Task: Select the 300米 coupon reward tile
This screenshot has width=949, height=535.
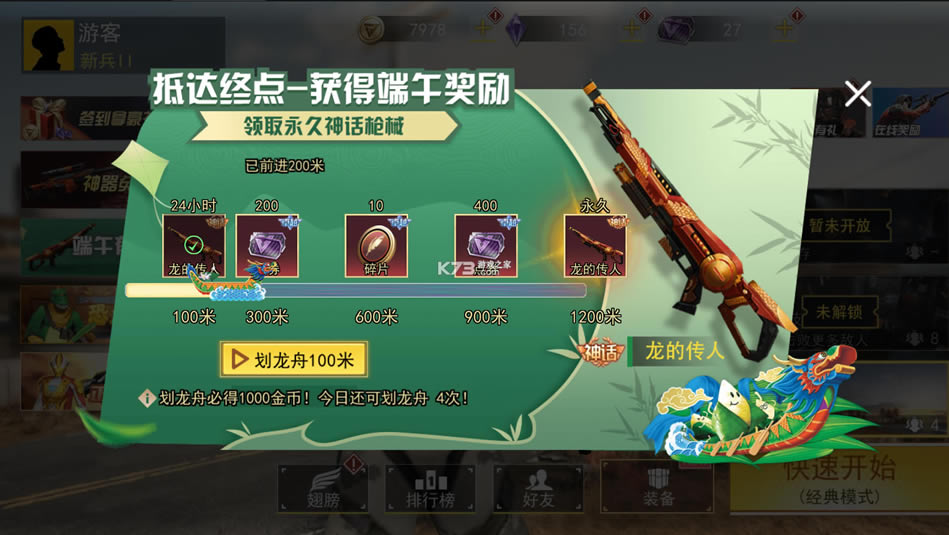Action: 267,246
